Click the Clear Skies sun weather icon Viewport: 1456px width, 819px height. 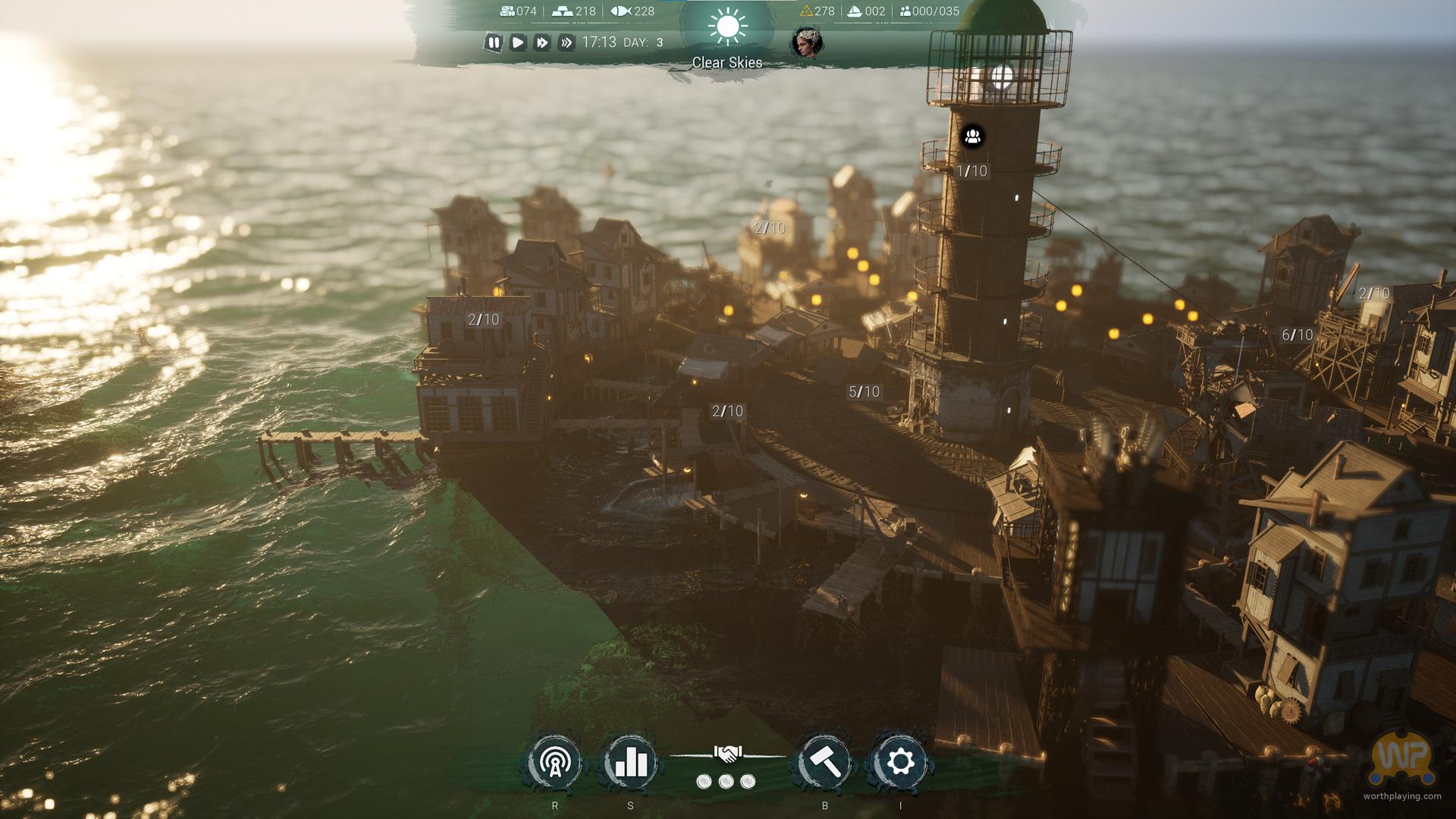(727, 27)
